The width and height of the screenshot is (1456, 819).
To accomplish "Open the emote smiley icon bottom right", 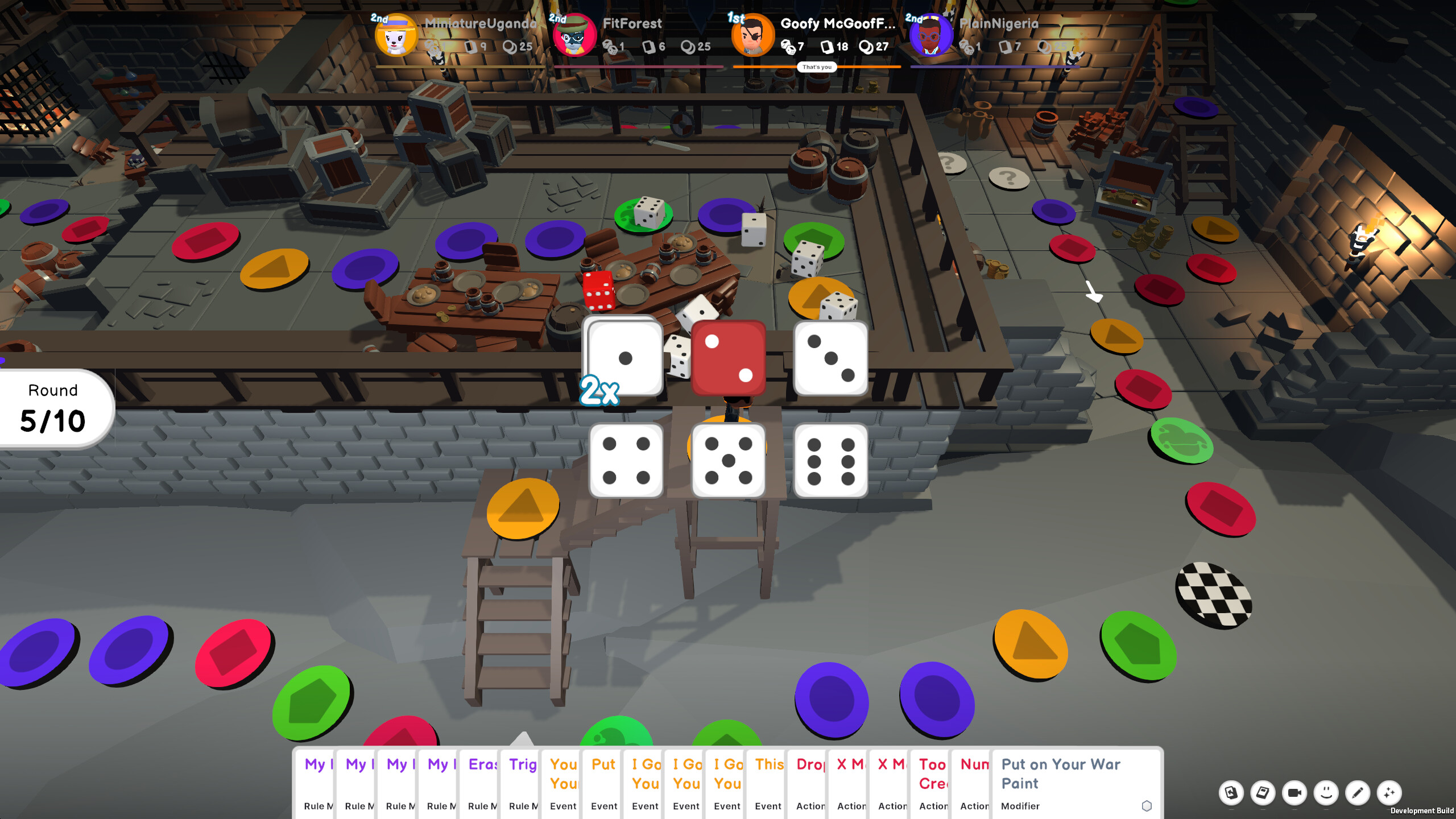I will (x=1325, y=793).
